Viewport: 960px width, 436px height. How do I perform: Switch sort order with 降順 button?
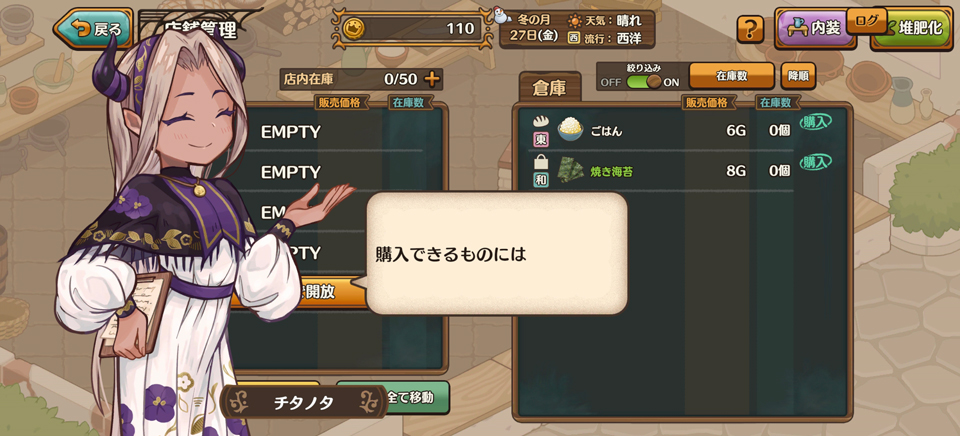(799, 76)
